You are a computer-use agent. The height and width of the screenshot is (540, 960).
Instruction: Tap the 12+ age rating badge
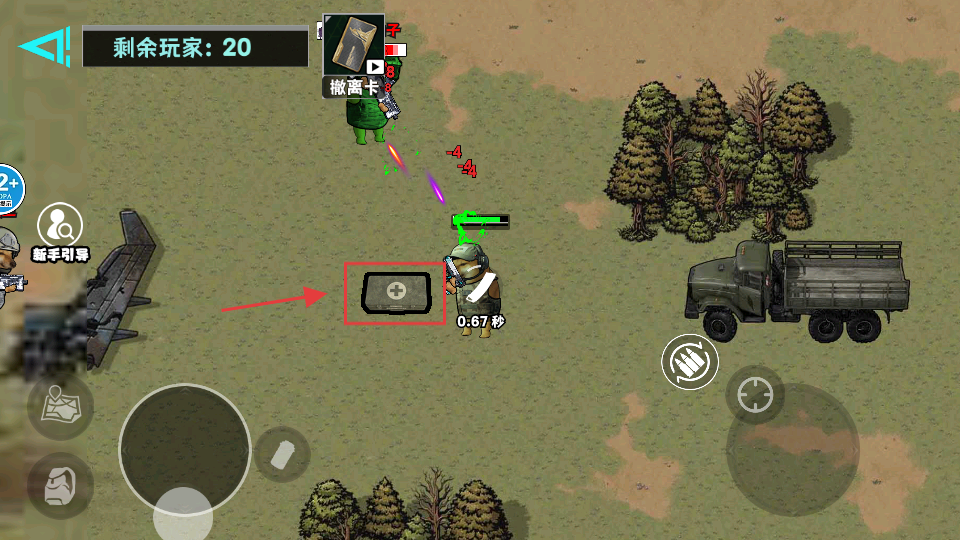pos(8,188)
